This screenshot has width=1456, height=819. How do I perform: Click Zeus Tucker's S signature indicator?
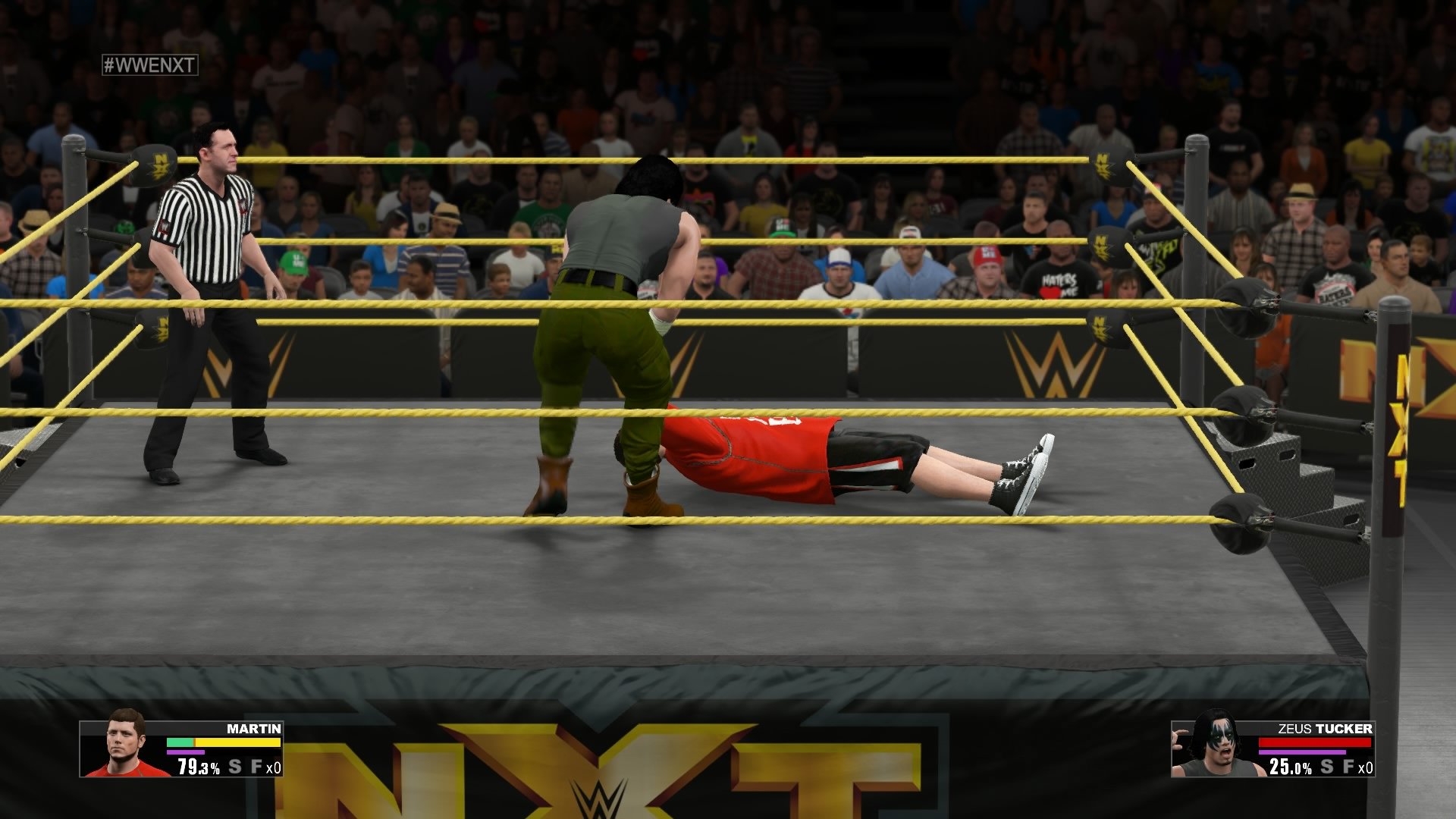[1326, 767]
